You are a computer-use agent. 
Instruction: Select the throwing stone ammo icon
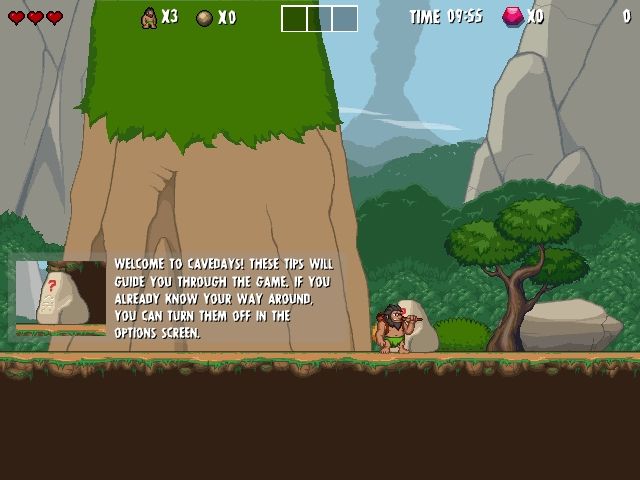click(204, 18)
